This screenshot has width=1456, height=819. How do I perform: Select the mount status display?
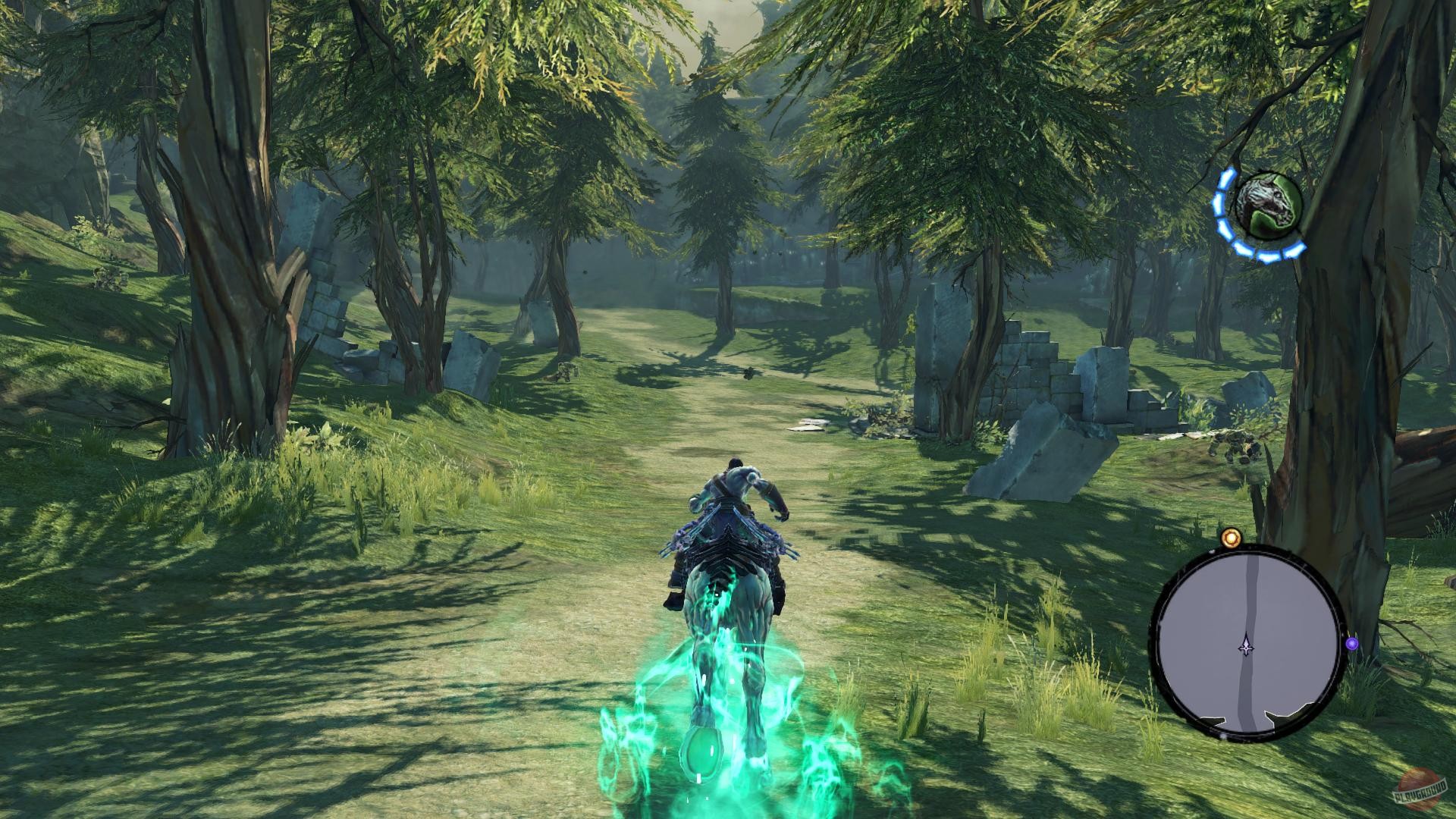coord(1265,205)
